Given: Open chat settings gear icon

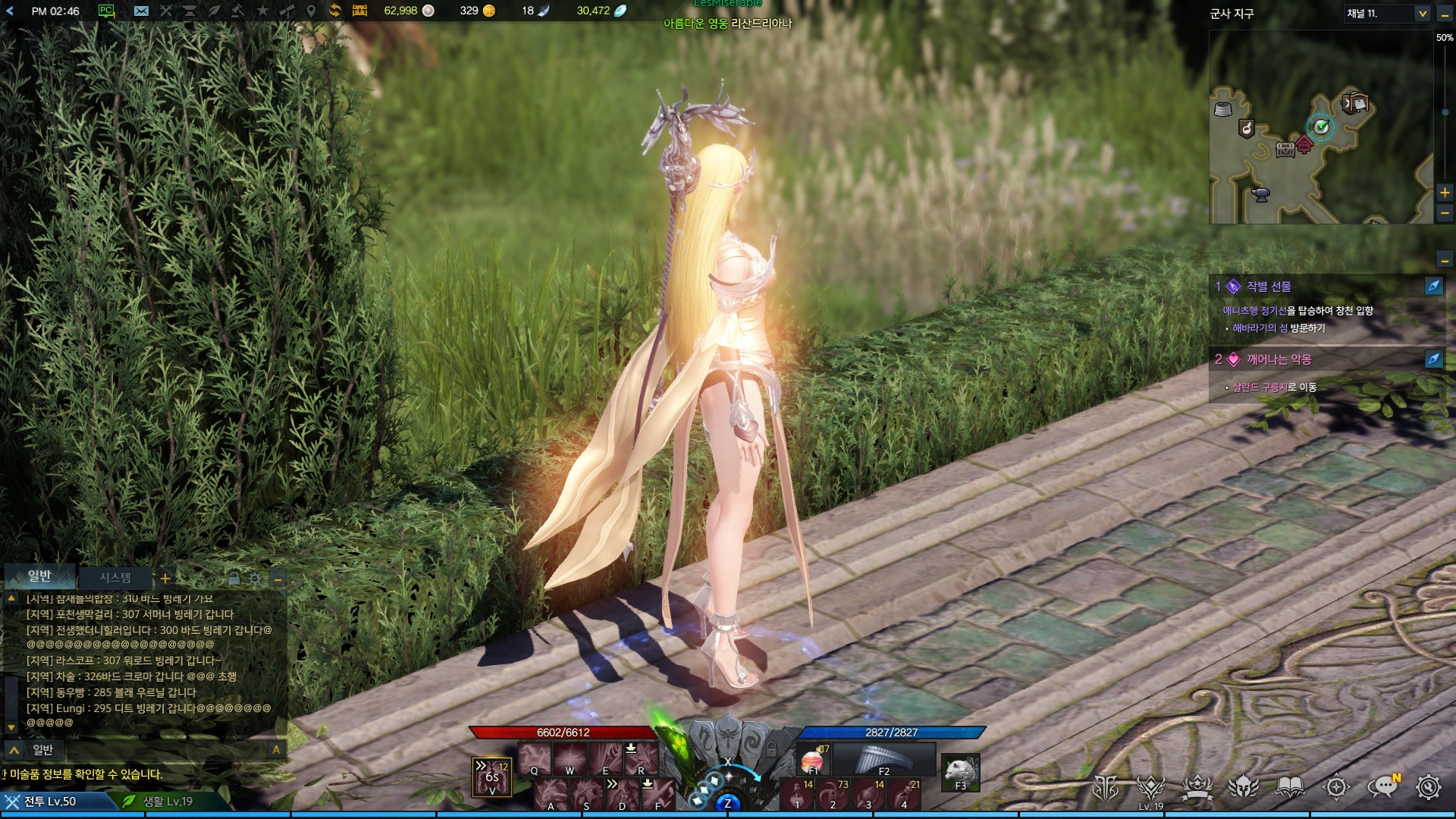Looking at the screenshot, I should pyautogui.click(x=256, y=579).
